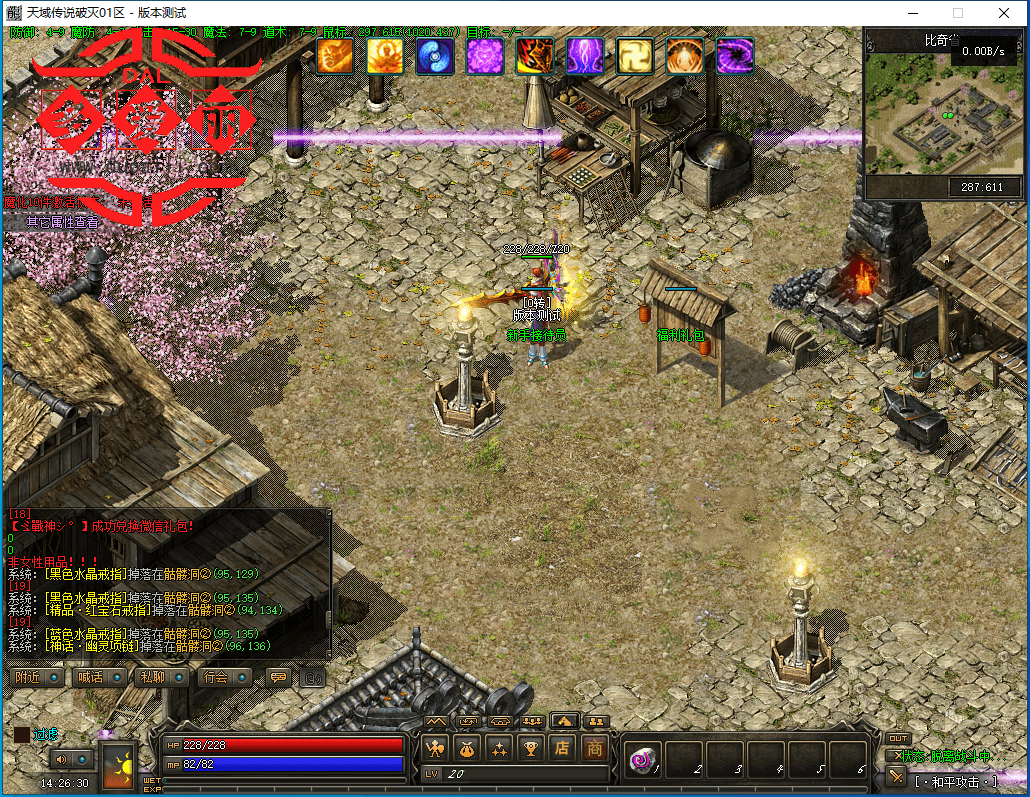Use the blue yin-yang swirl skill

click(435, 56)
